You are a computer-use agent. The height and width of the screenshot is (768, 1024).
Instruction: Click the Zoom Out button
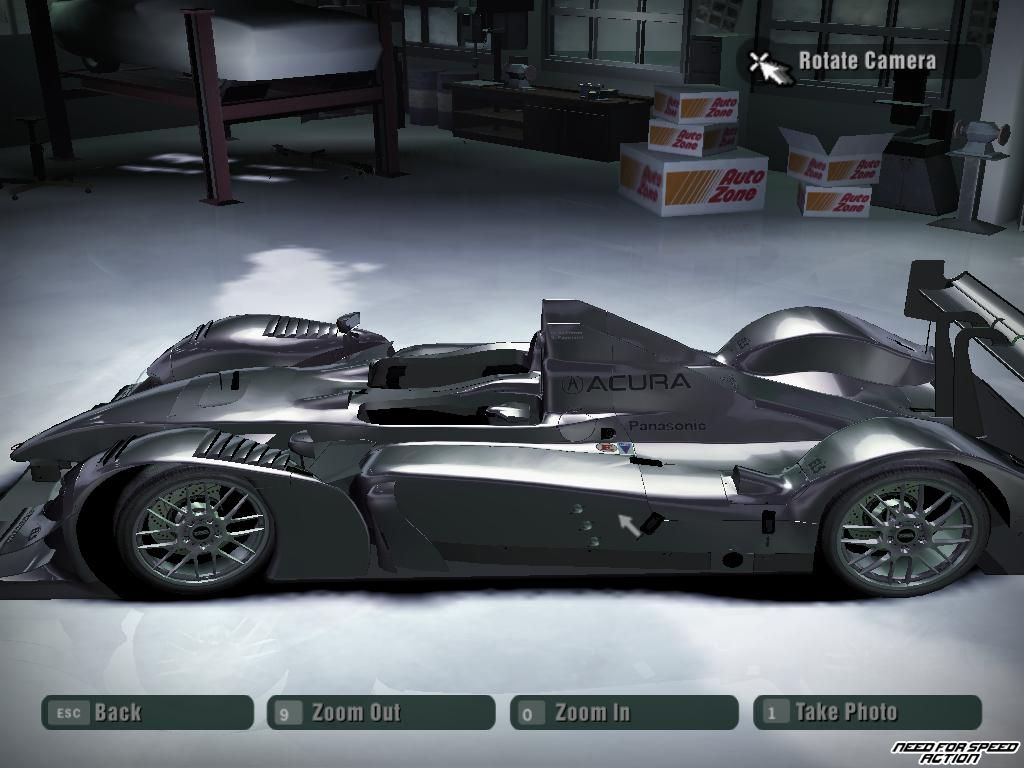(x=381, y=713)
